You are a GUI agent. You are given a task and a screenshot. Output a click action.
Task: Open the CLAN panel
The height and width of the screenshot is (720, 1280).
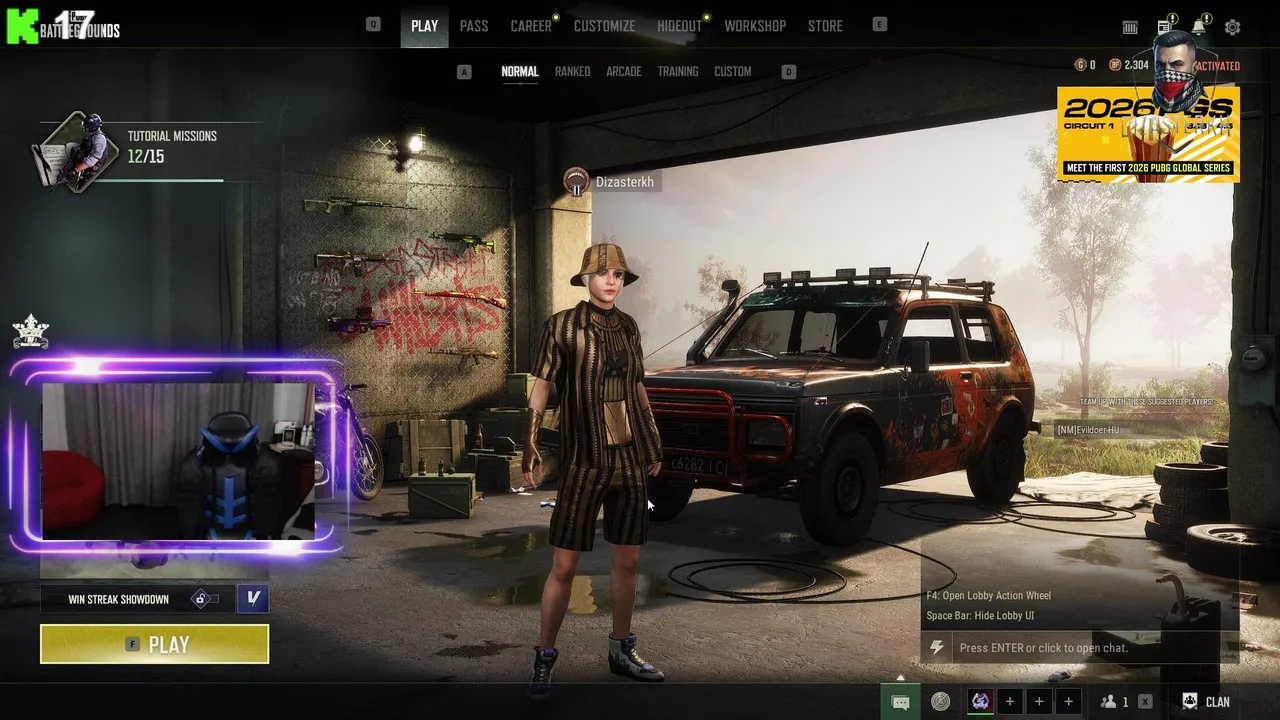click(x=1206, y=702)
